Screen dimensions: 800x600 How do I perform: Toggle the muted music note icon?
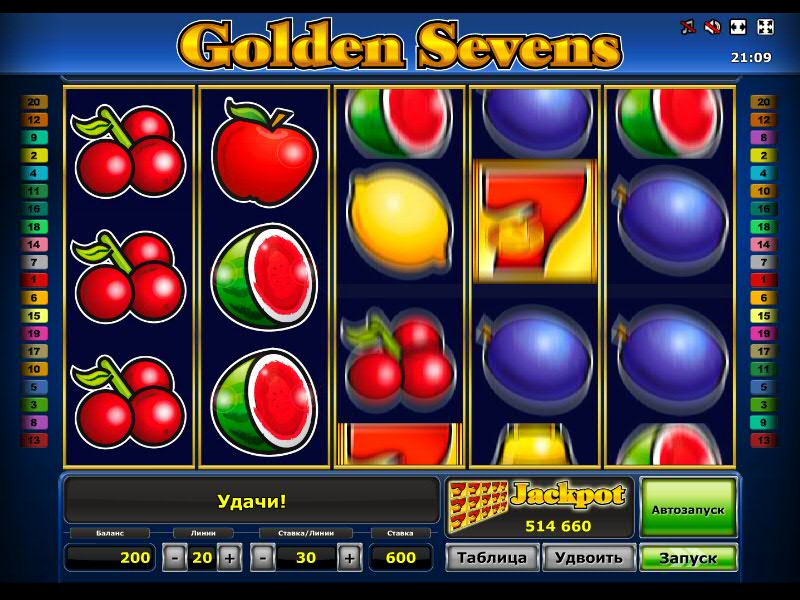(x=687, y=27)
